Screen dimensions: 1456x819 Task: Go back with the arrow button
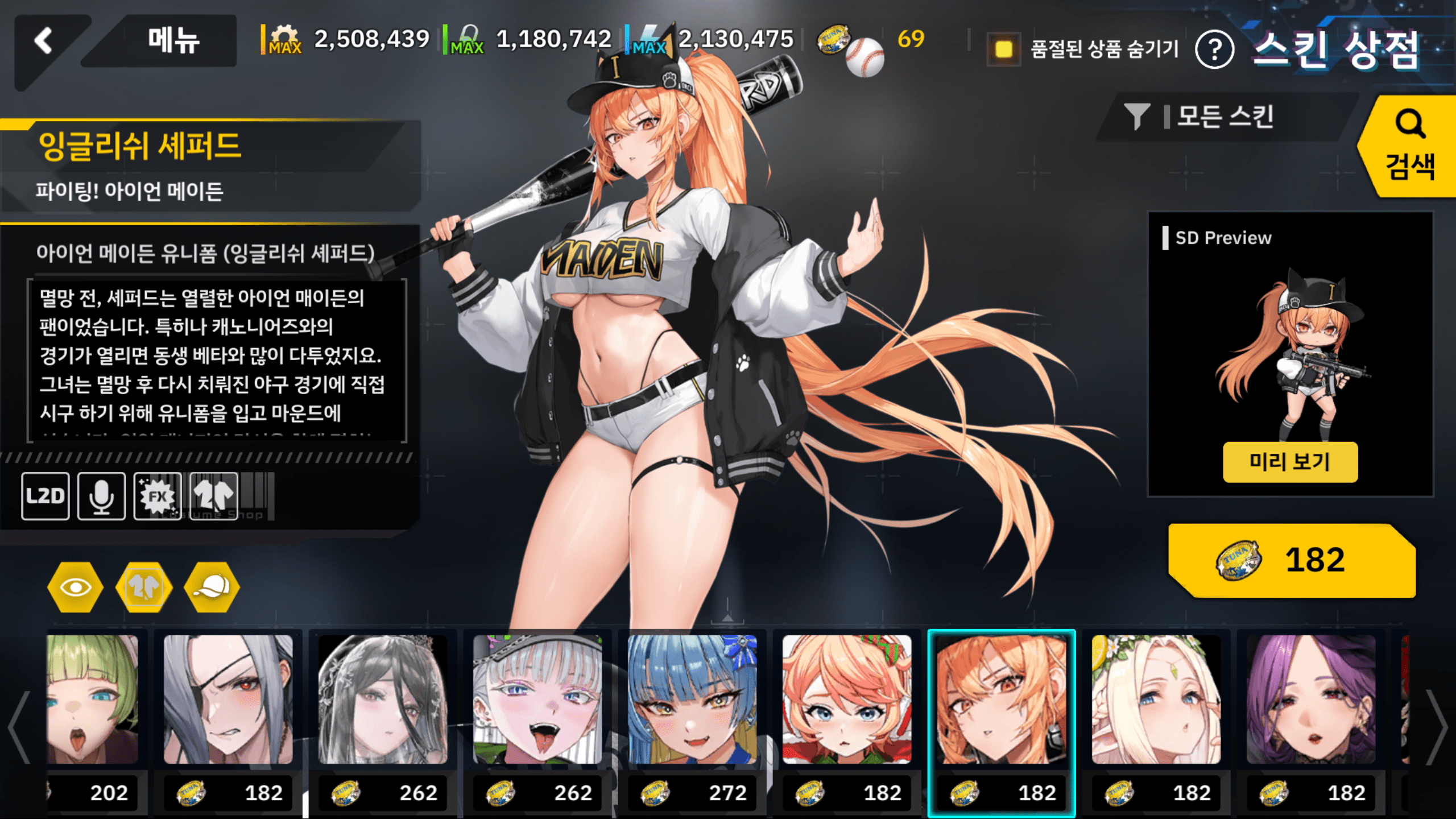(x=44, y=41)
